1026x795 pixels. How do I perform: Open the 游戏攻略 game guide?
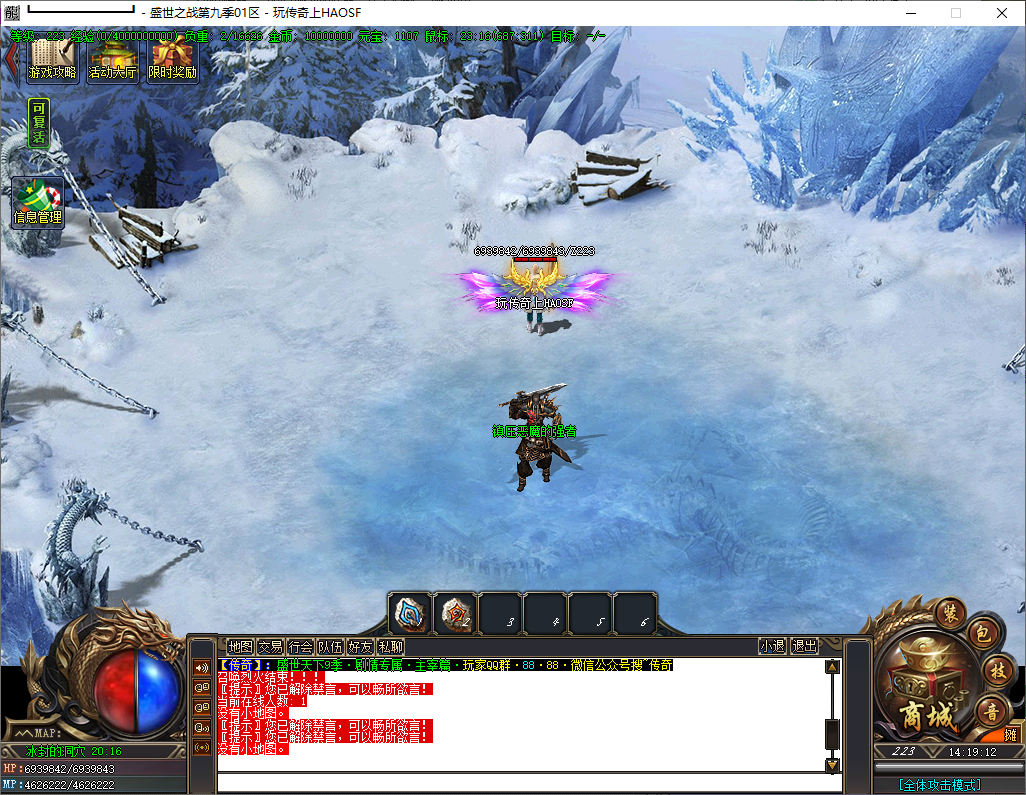pos(53,60)
